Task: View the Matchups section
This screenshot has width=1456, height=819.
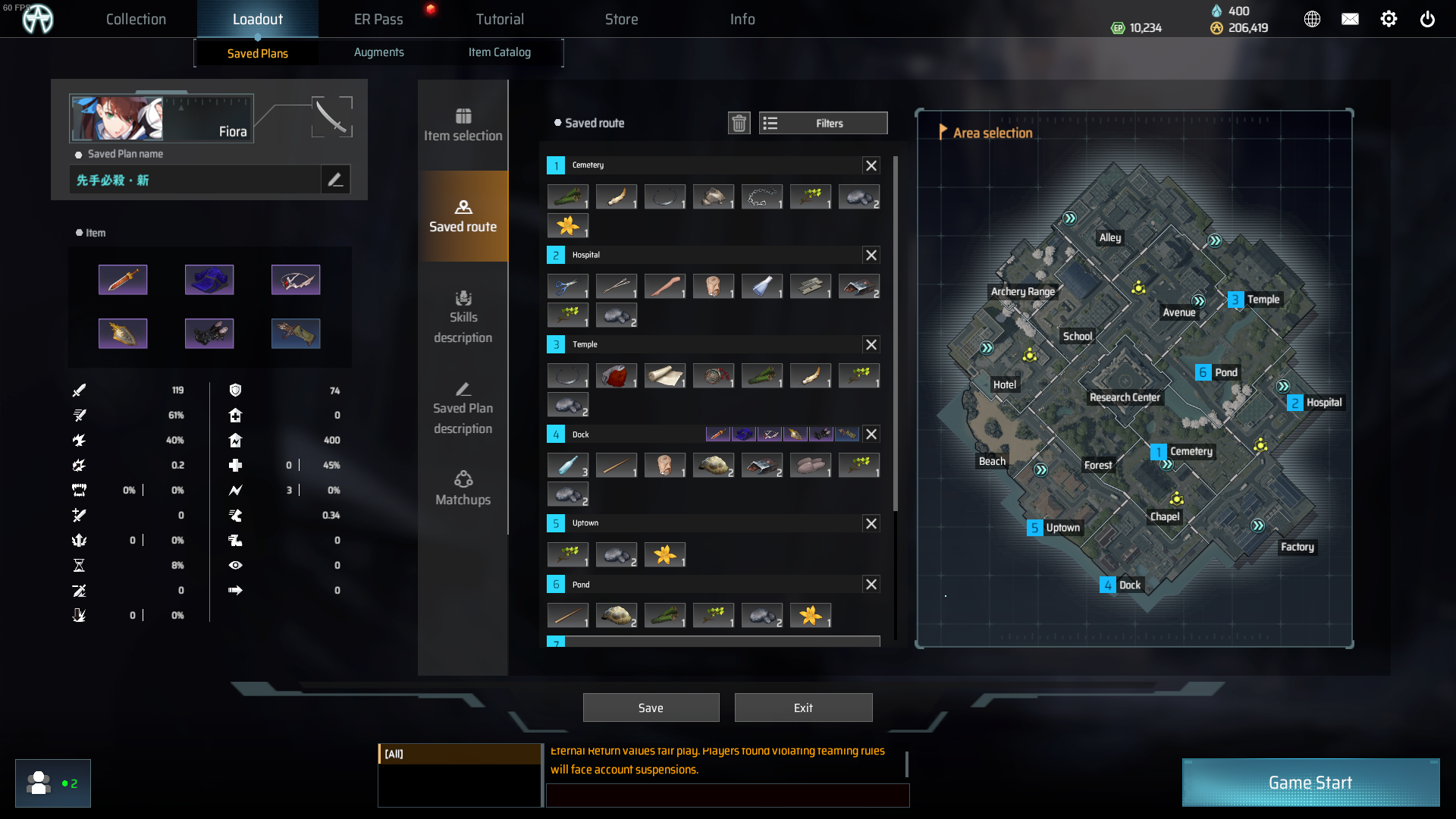Action: coord(463,489)
